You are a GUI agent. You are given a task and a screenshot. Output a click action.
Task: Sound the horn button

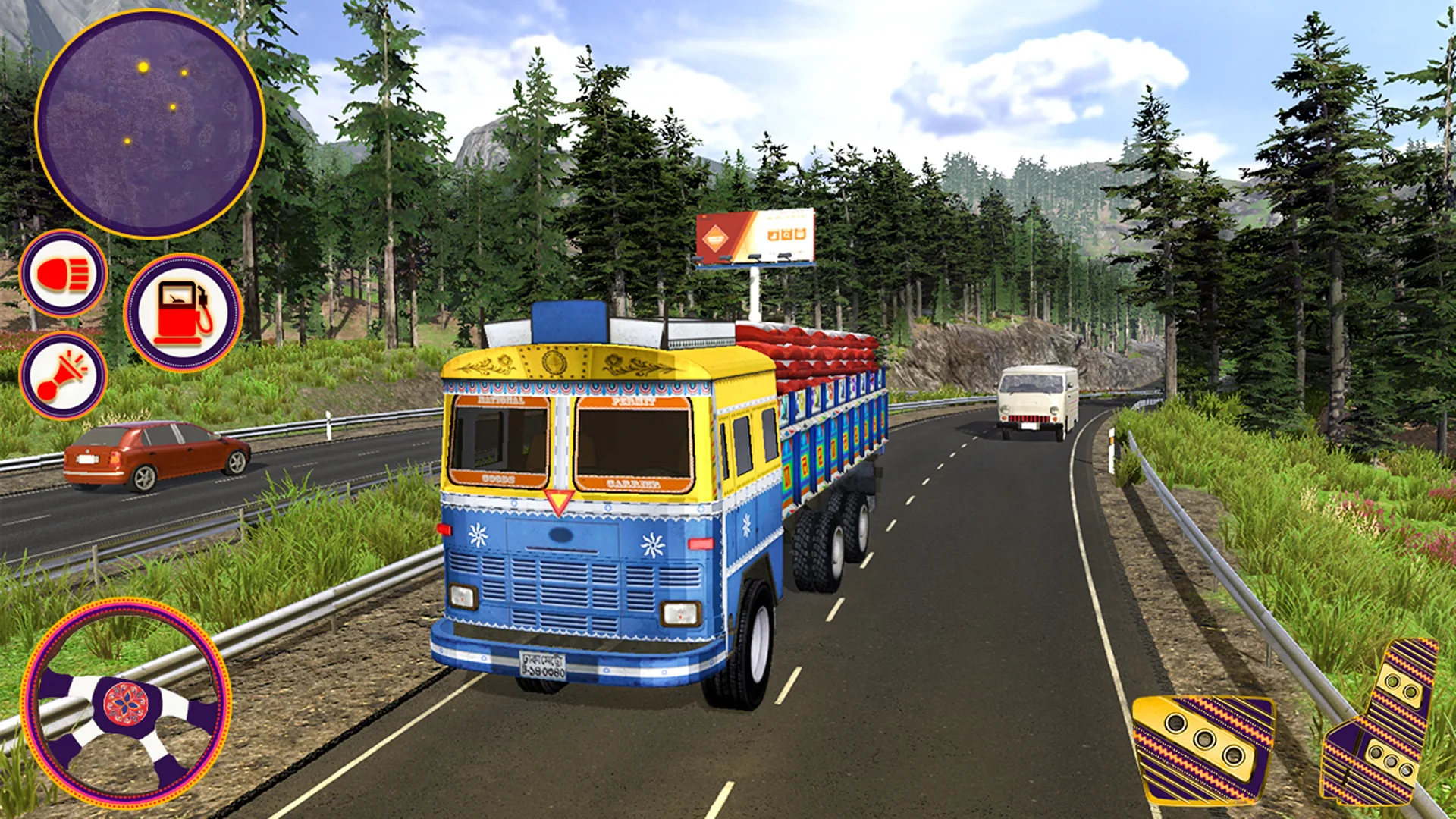tap(63, 375)
